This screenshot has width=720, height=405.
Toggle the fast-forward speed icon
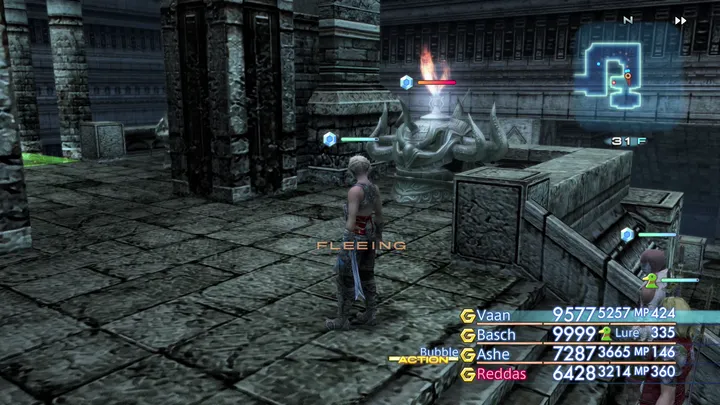click(x=681, y=20)
